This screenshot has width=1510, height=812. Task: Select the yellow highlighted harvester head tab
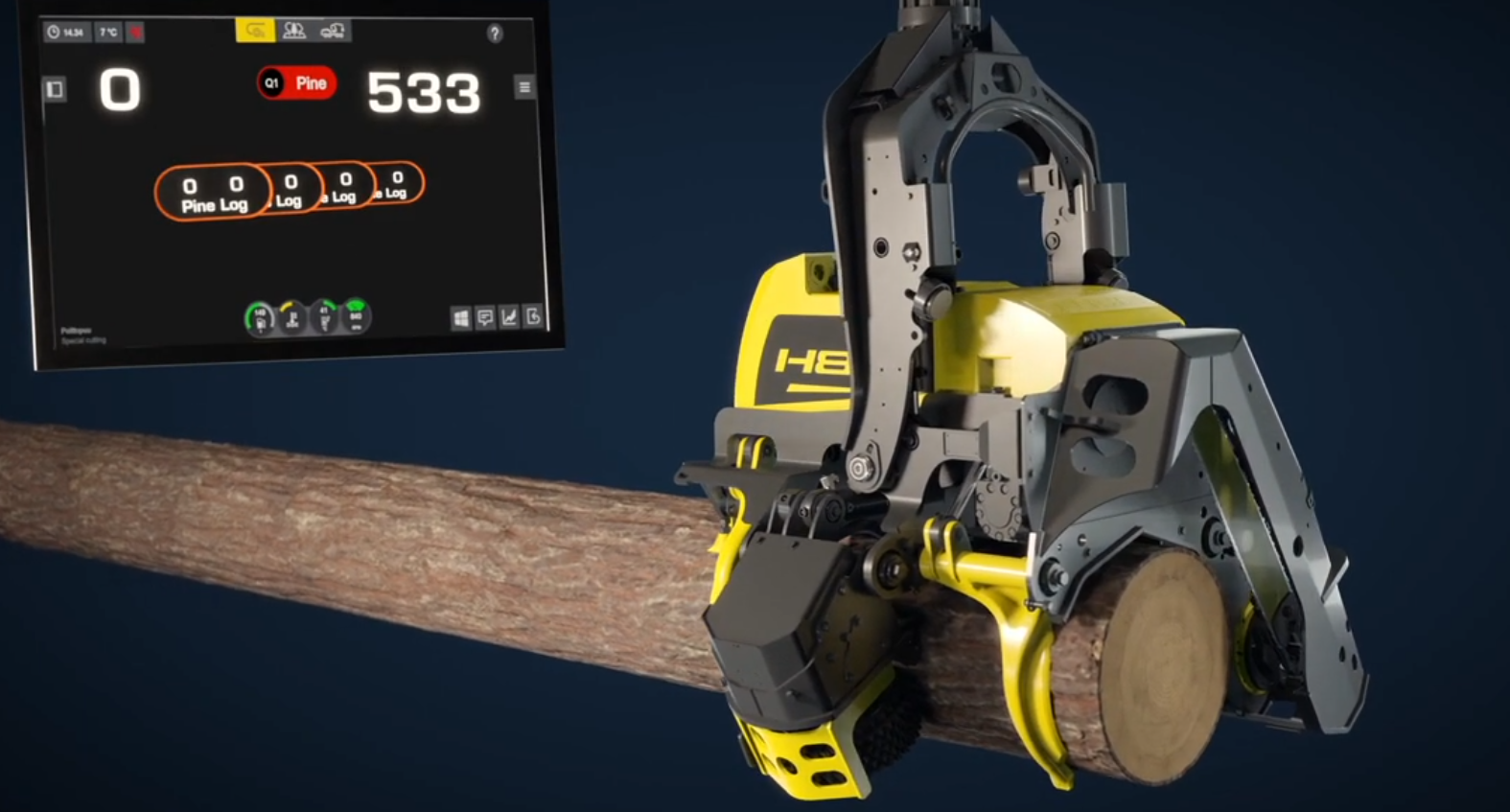point(255,31)
